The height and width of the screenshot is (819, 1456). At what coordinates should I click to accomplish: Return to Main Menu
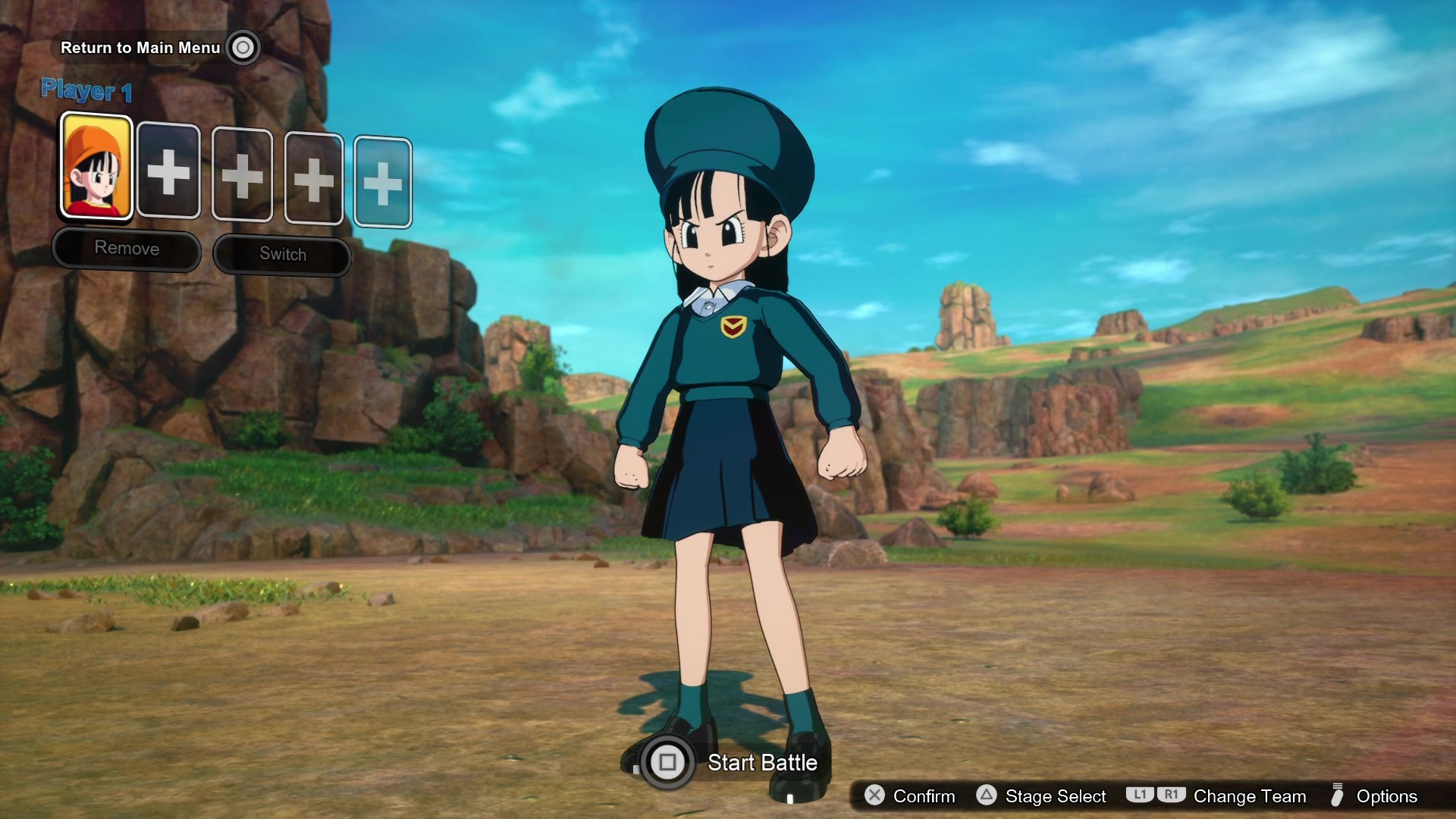pyautogui.click(x=140, y=47)
